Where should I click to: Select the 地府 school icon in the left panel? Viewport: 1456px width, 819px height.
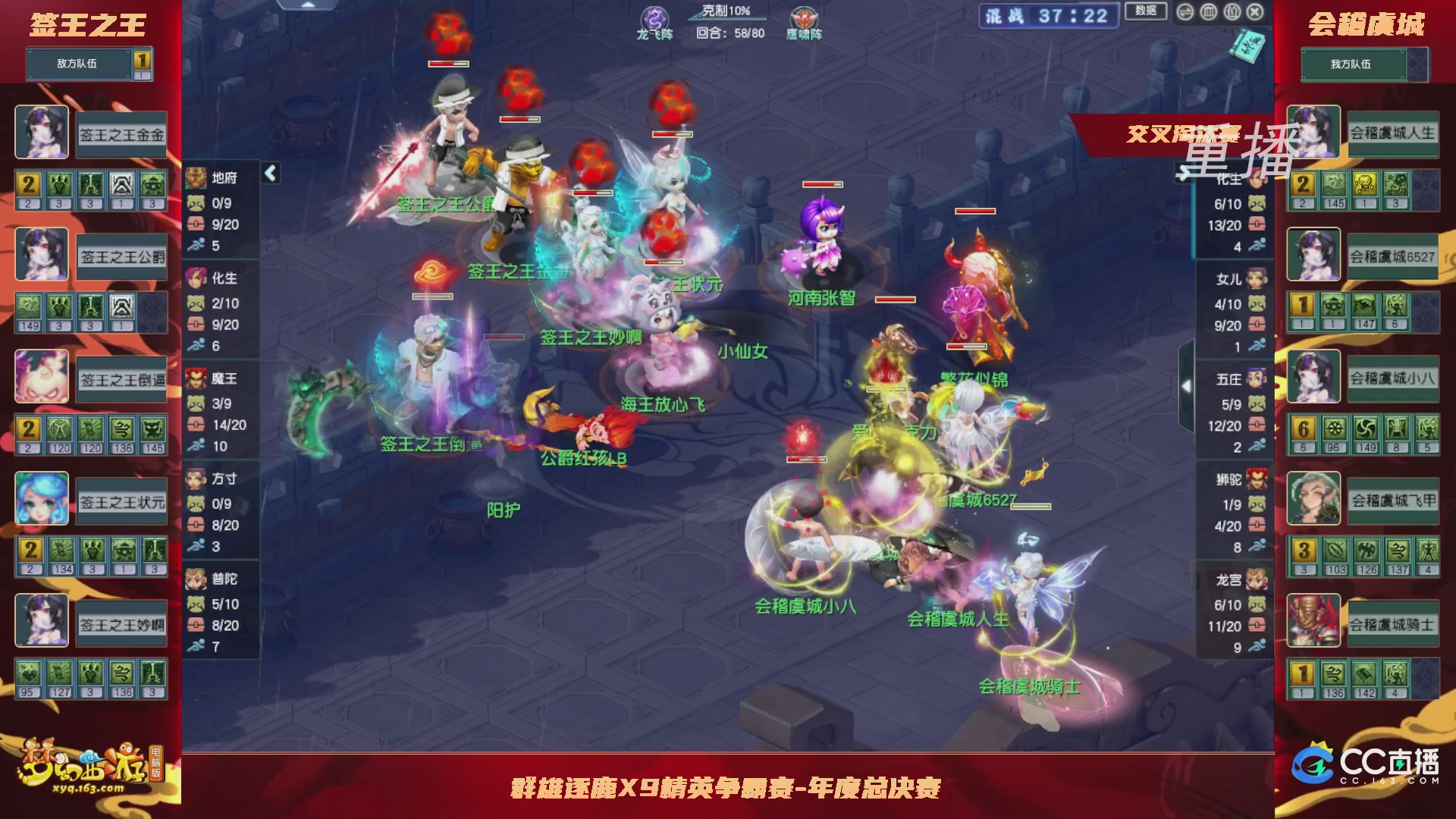click(196, 178)
